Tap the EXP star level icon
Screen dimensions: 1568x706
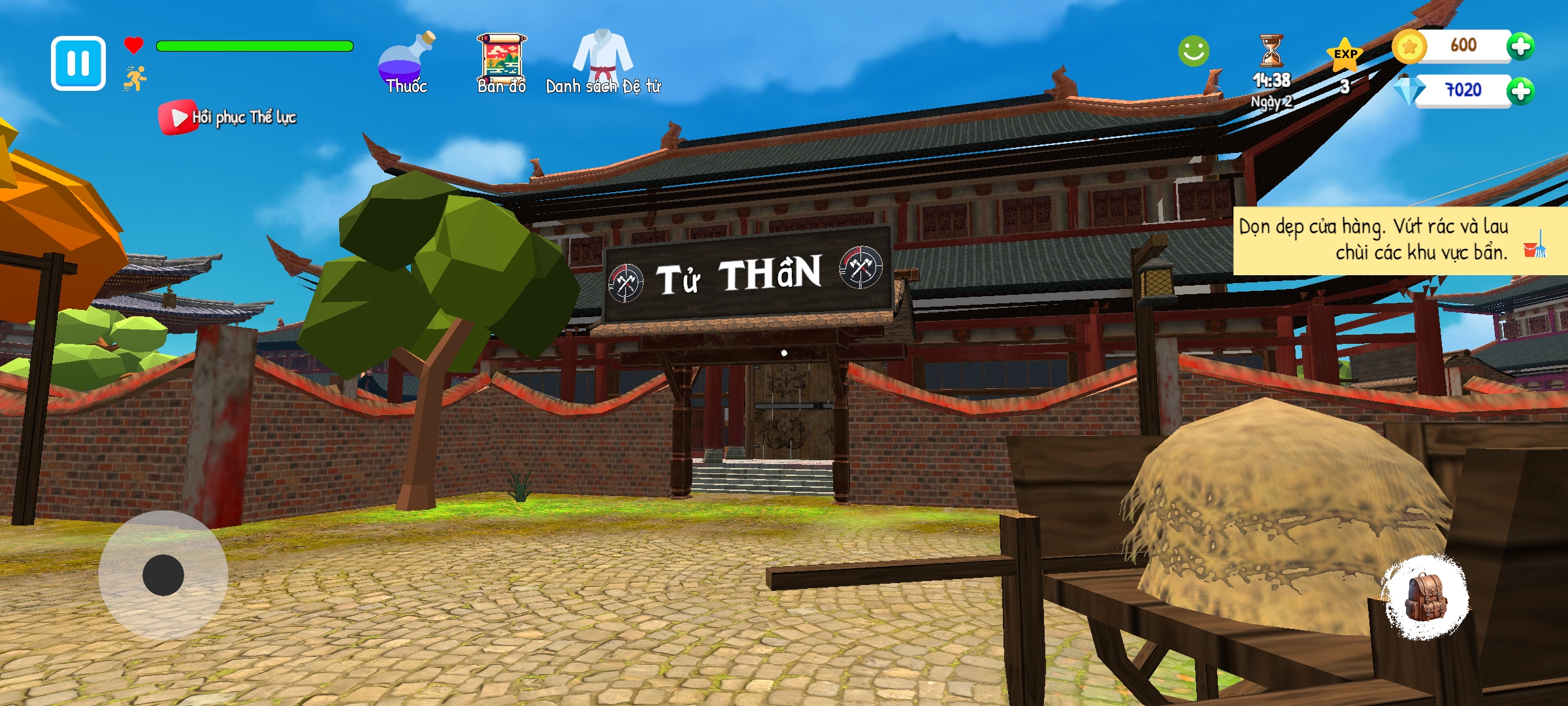[x=1345, y=59]
